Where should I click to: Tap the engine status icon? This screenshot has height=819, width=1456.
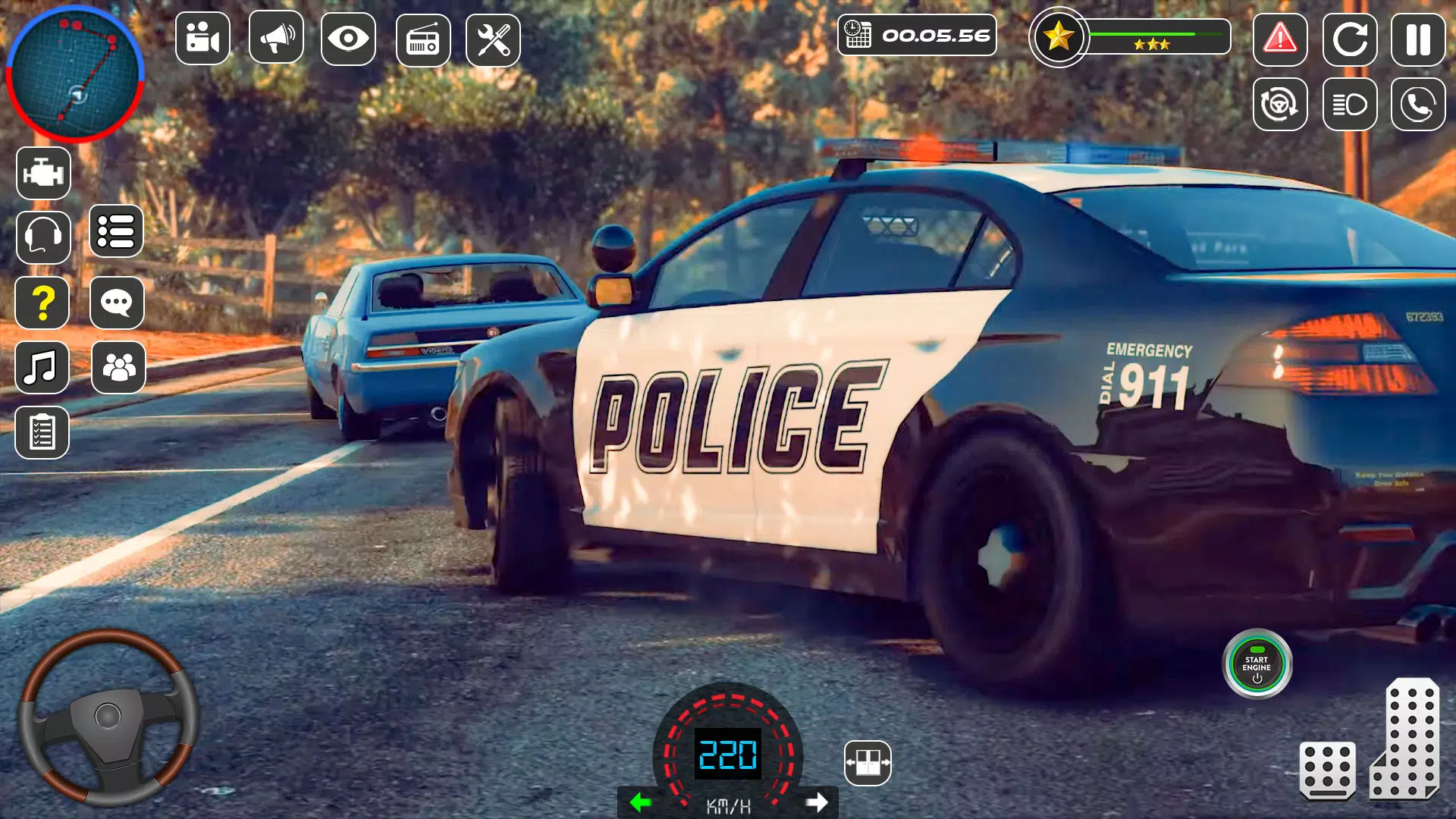click(43, 173)
